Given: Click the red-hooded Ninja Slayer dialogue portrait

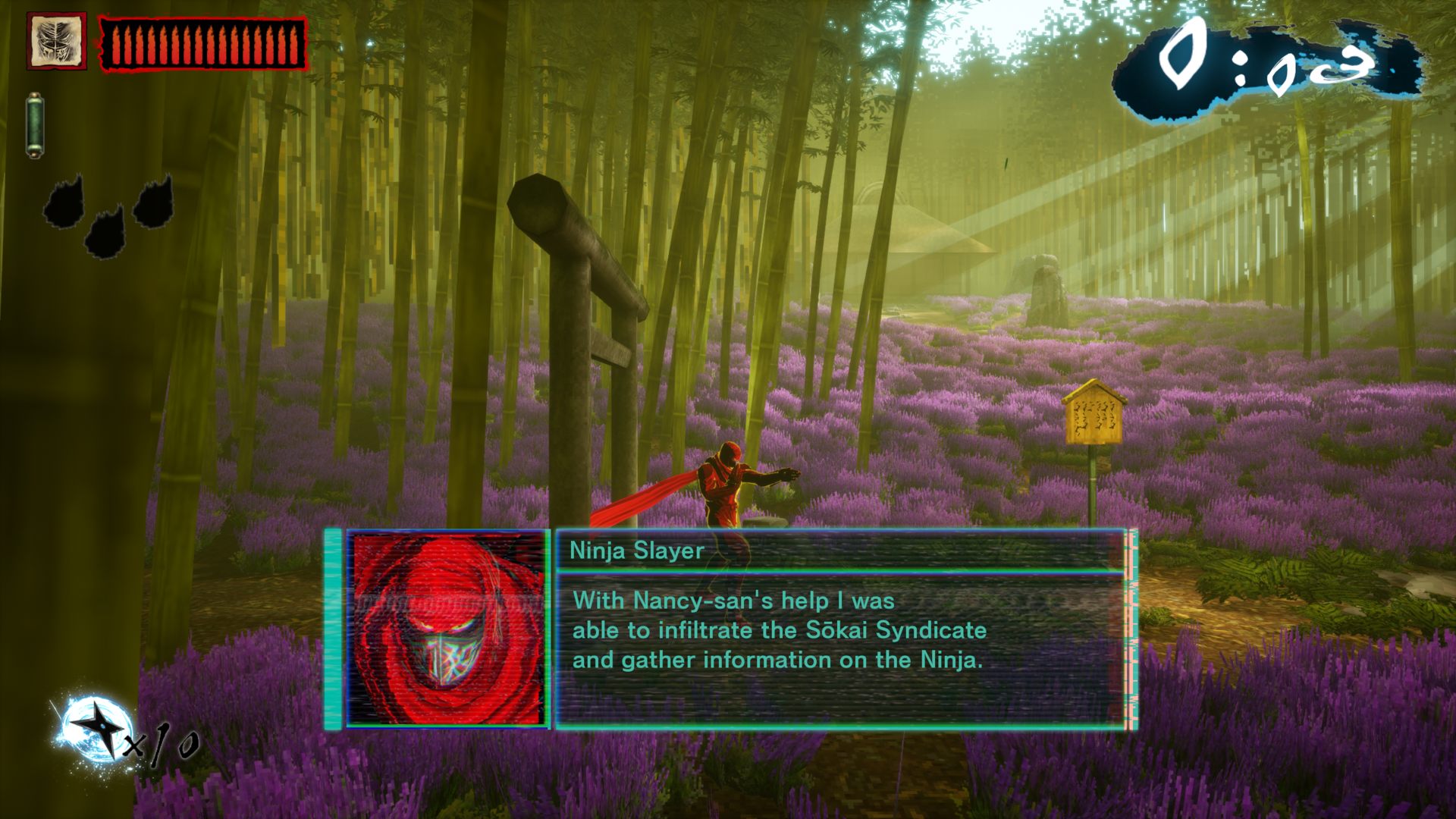Looking at the screenshot, I should coord(447,629).
